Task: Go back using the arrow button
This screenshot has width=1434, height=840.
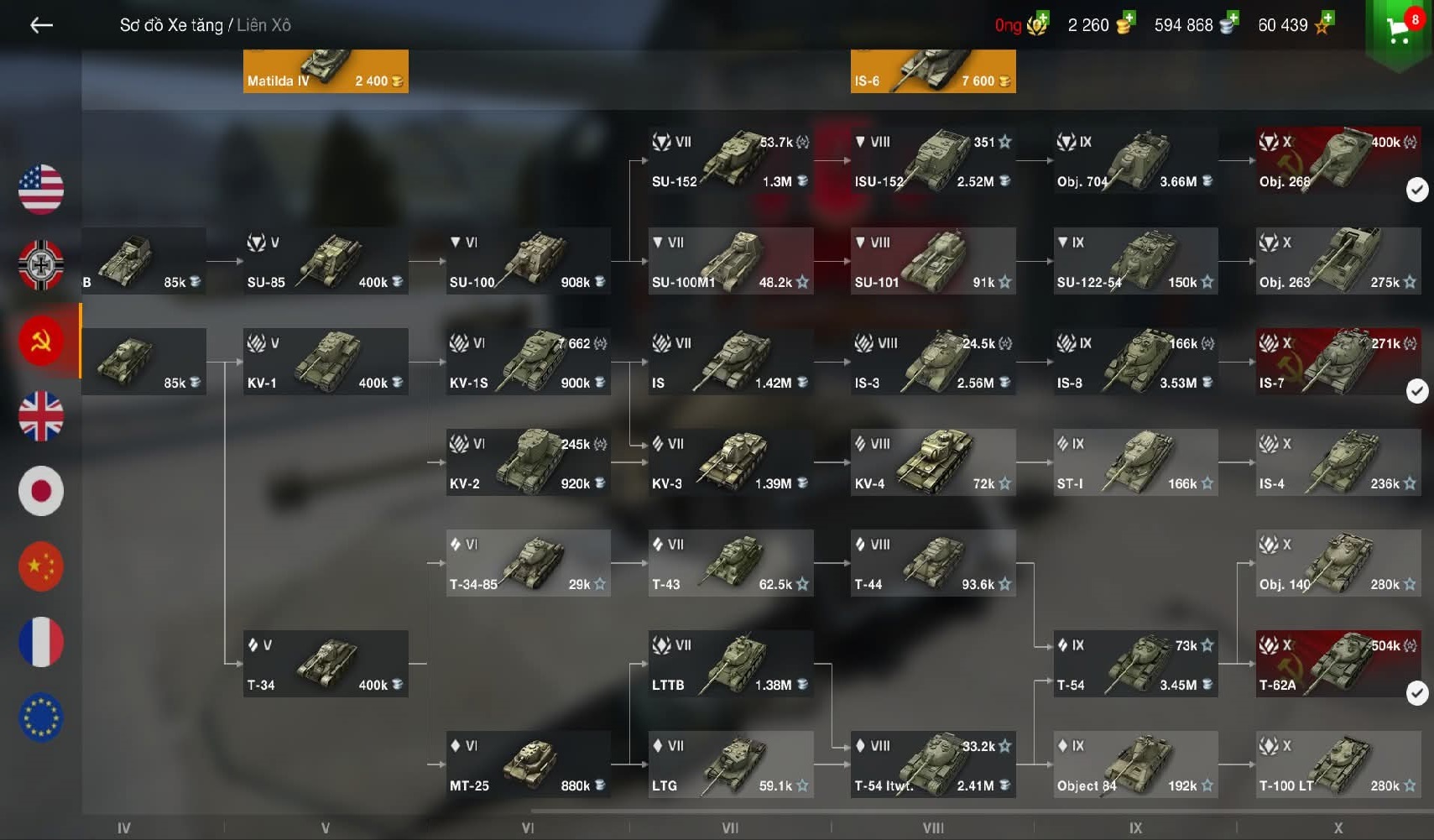Action: click(41, 25)
